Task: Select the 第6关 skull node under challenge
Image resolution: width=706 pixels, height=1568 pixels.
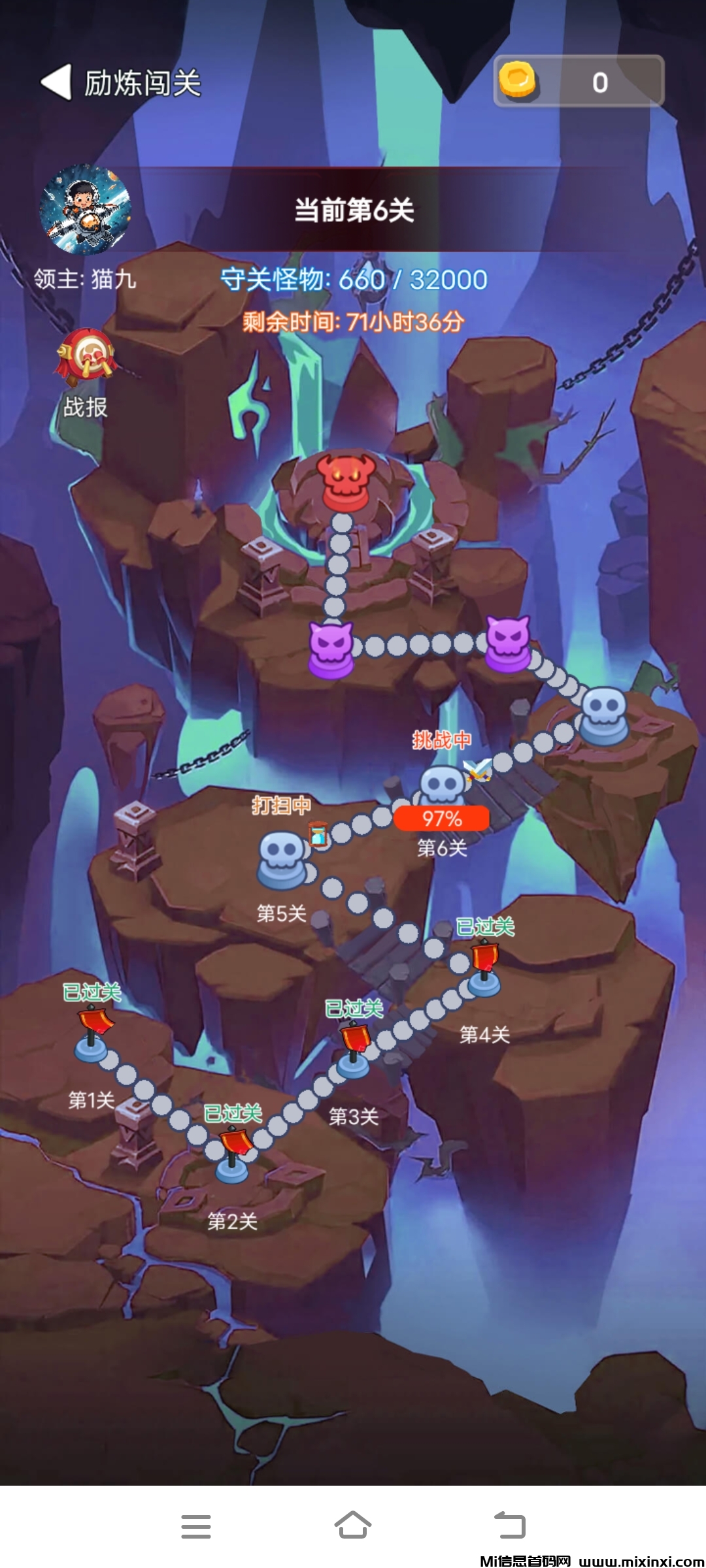Action: click(x=442, y=787)
